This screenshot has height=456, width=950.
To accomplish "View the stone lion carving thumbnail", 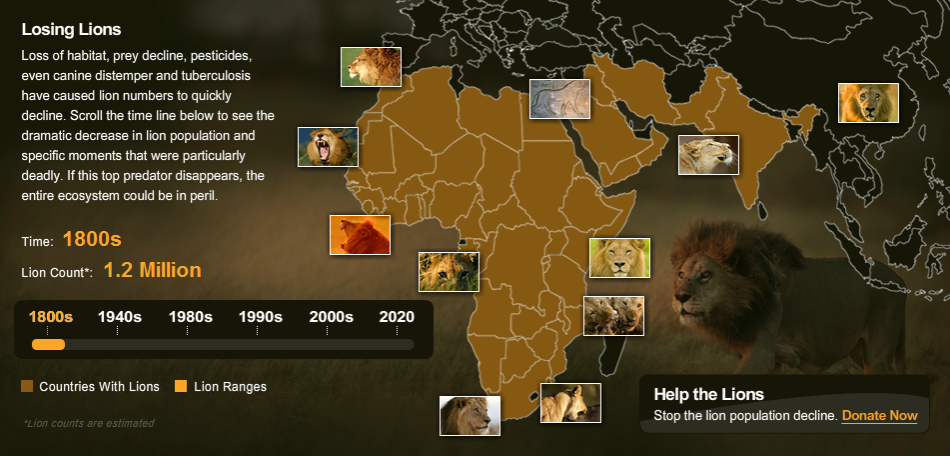I will tap(559, 99).
